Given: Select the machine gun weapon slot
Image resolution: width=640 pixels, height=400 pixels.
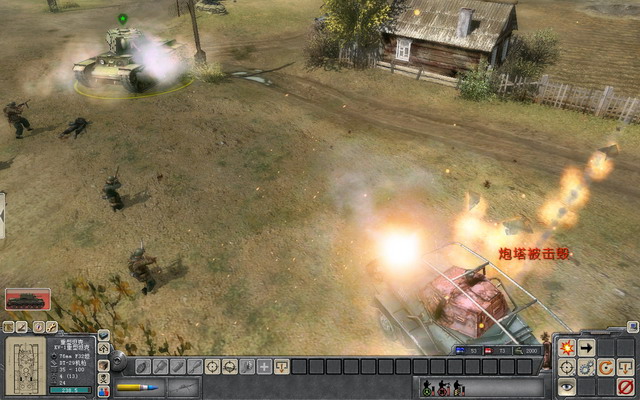Looking at the screenshot, I should click(184, 387).
